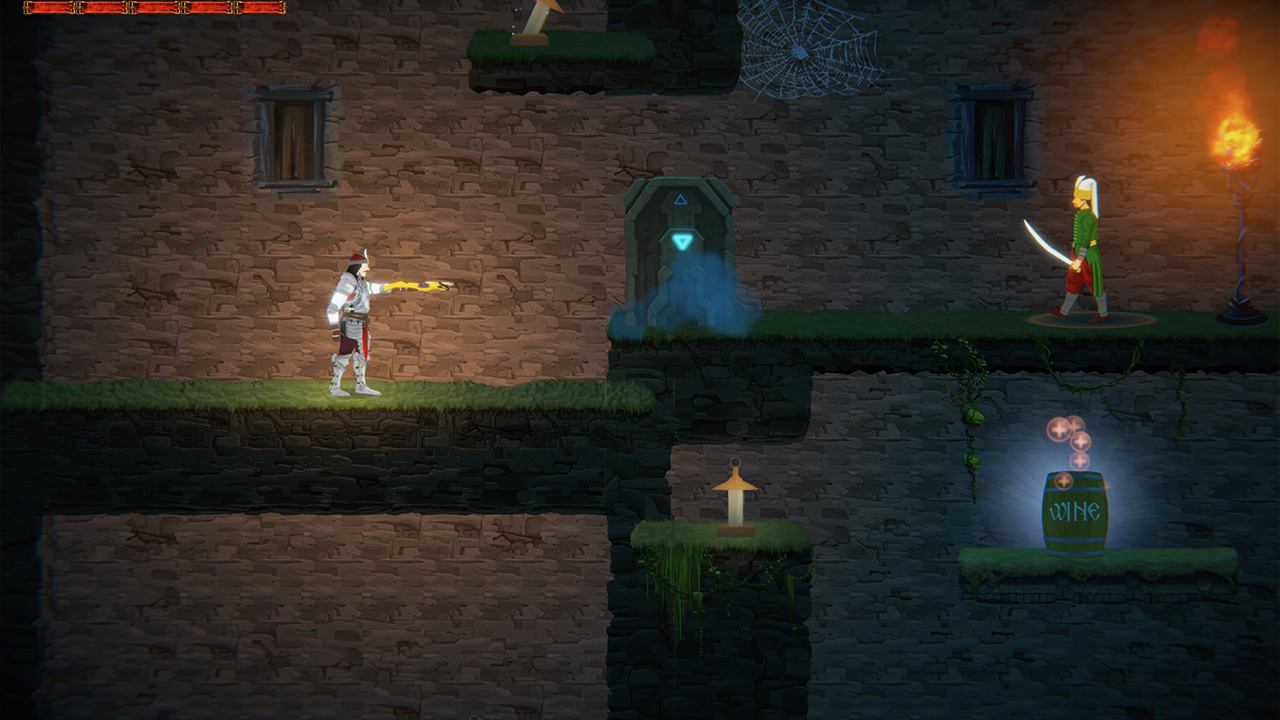Click the burning torch on the right stand
The image size is (1280, 720).
pos(1236,140)
